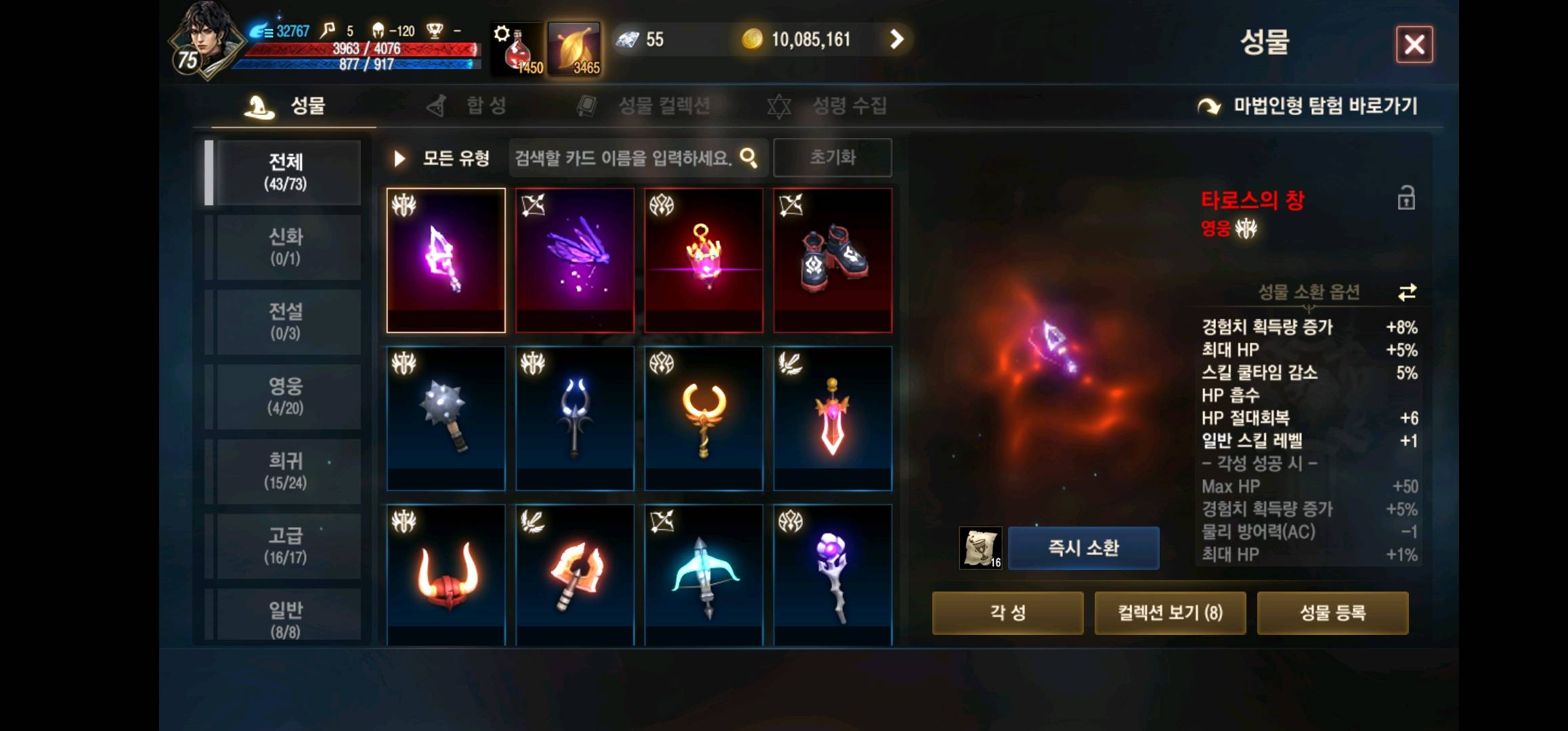Select the purple wing relic card thumbnail
The width and height of the screenshot is (1568, 731).
[x=574, y=260]
